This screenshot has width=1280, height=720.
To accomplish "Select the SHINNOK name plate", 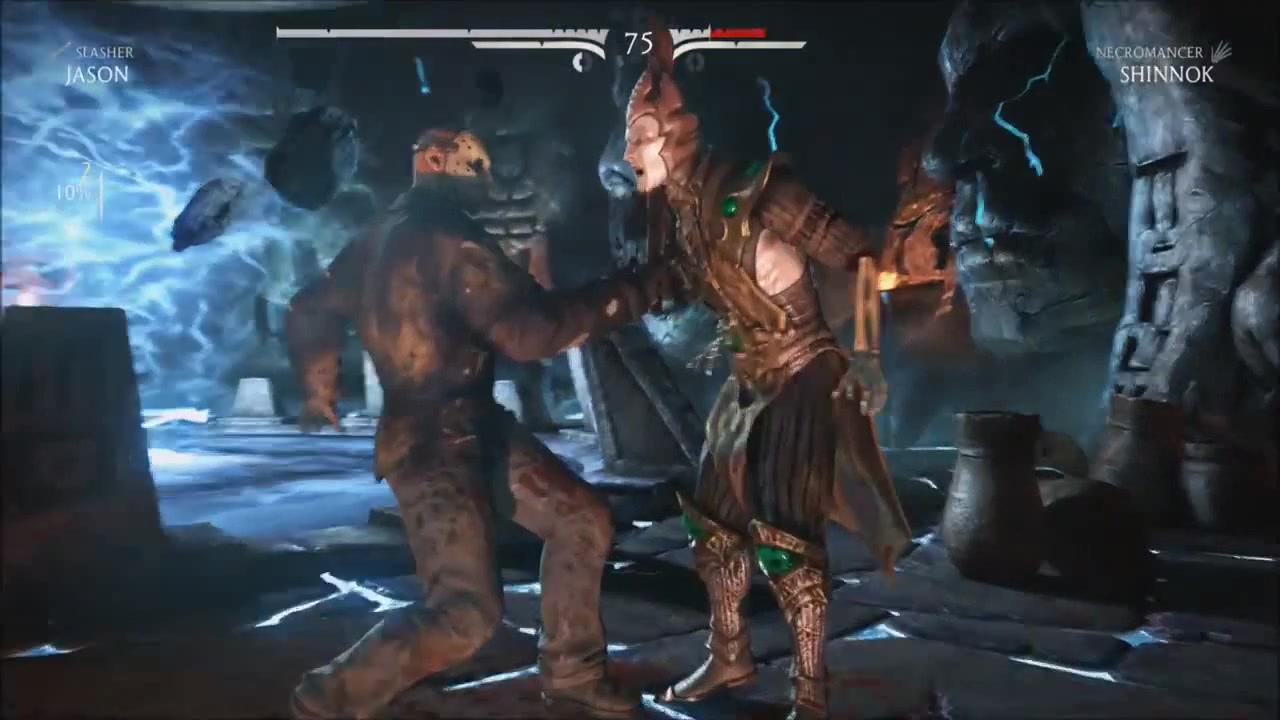I will click(x=1164, y=76).
